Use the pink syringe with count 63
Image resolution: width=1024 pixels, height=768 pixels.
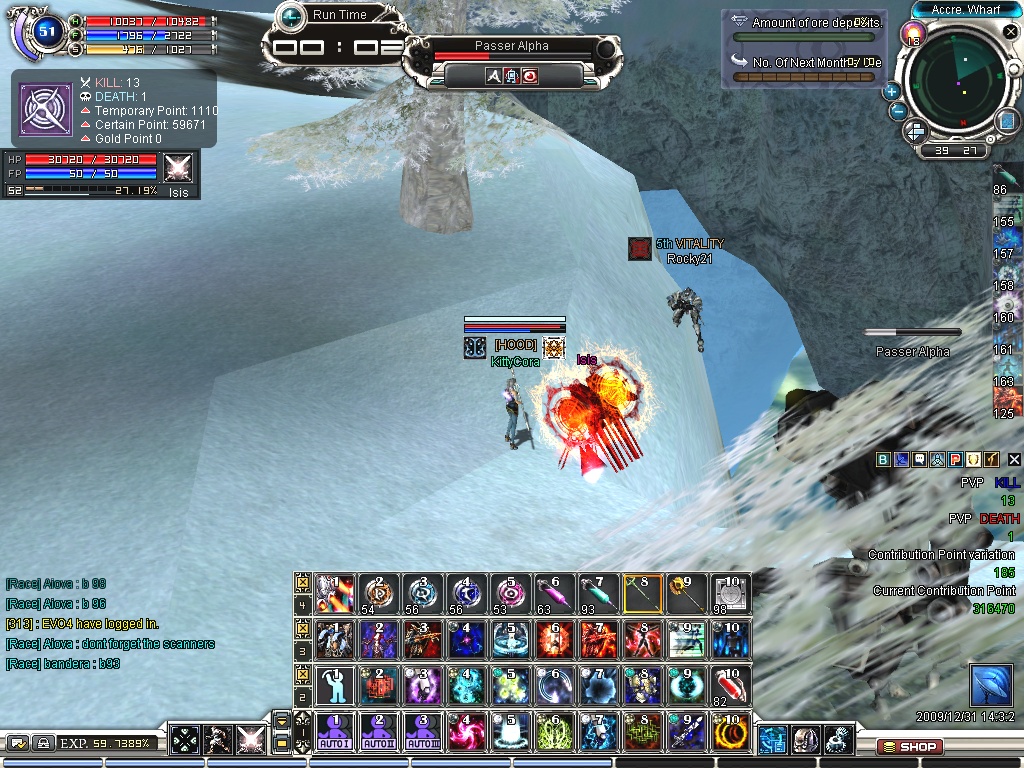(x=554, y=592)
